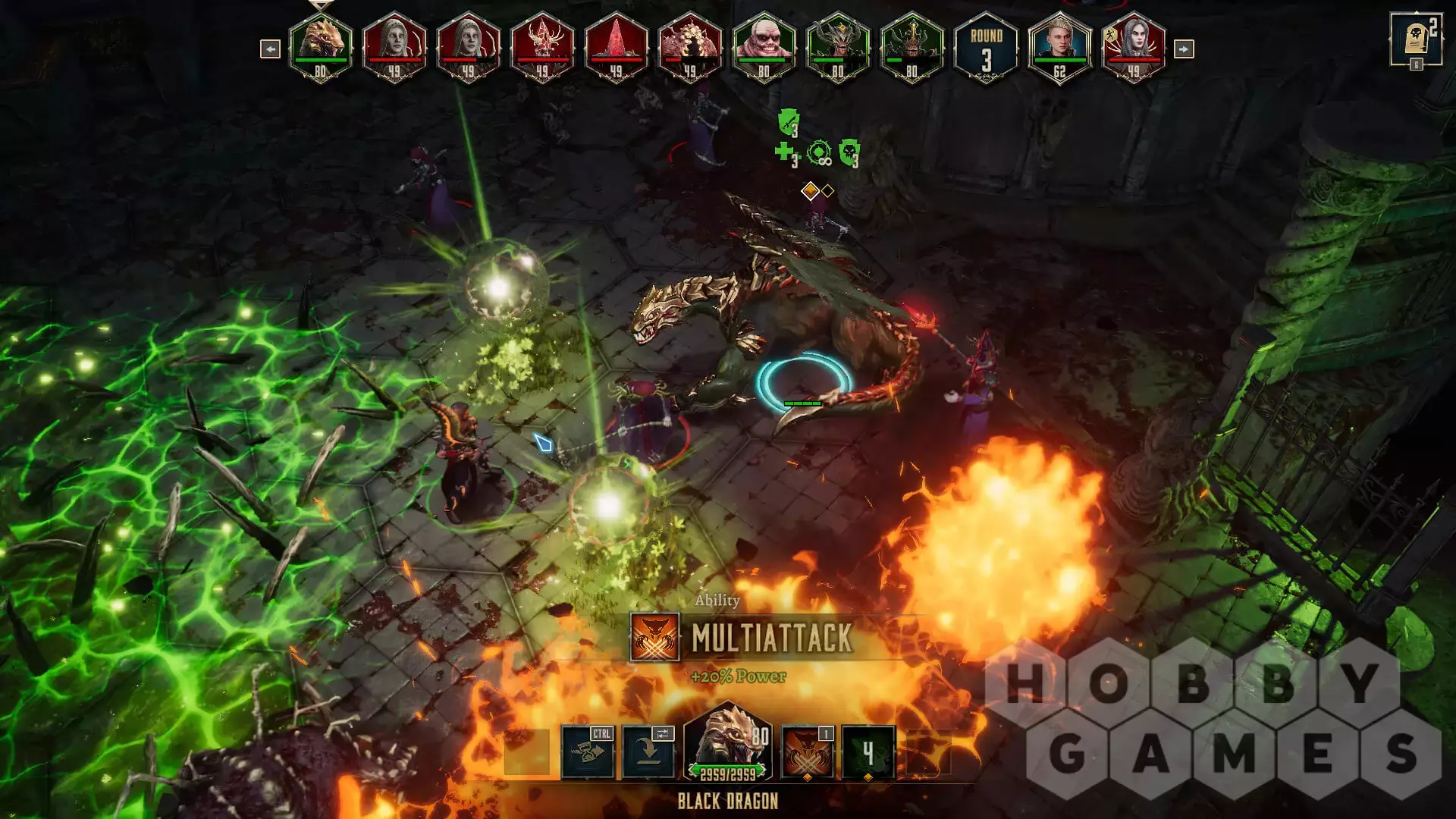The image size is (1456, 819).
Task: Use the down-arrow Defend action
Action: 648,752
